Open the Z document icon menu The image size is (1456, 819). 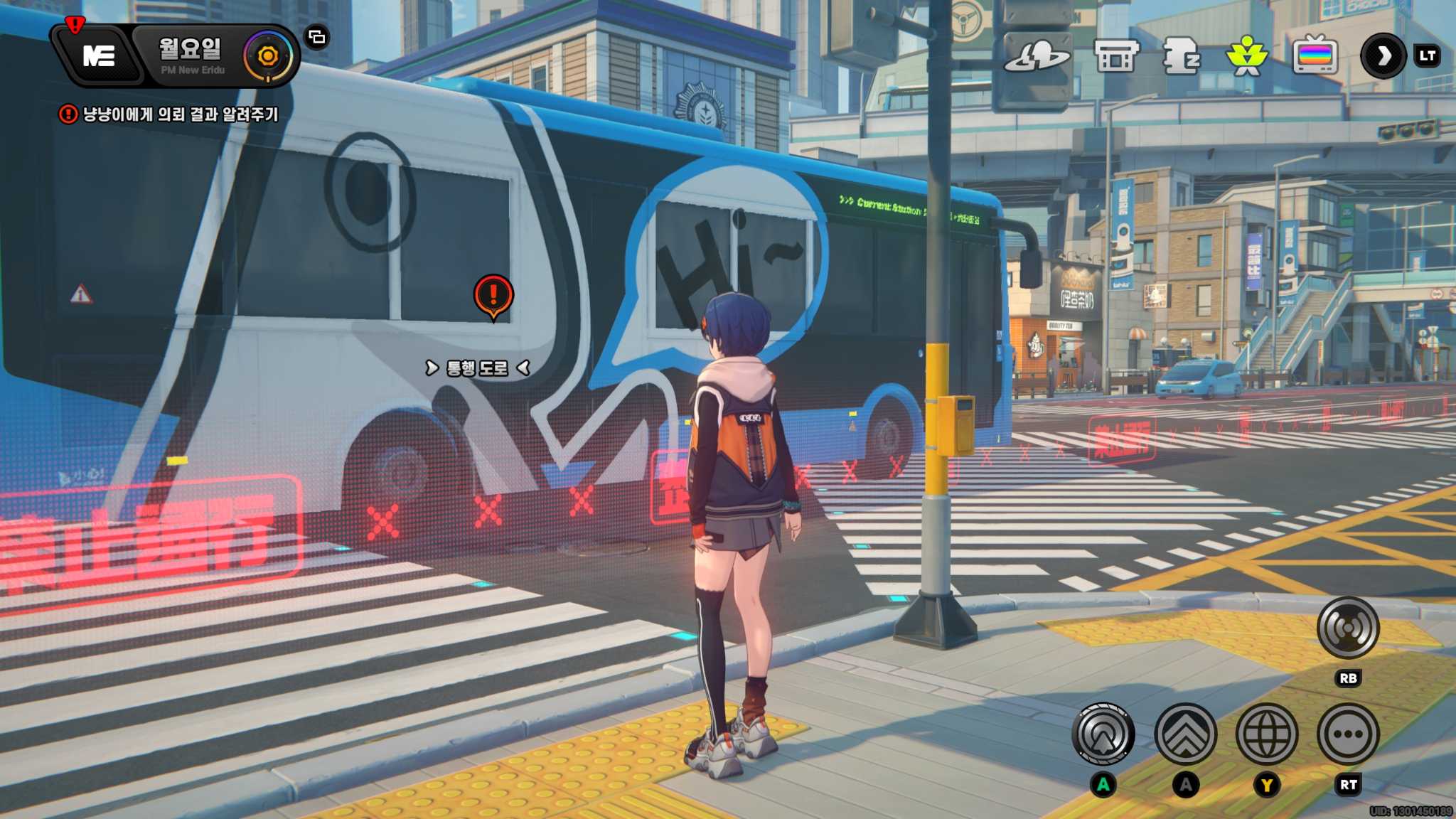1181,56
